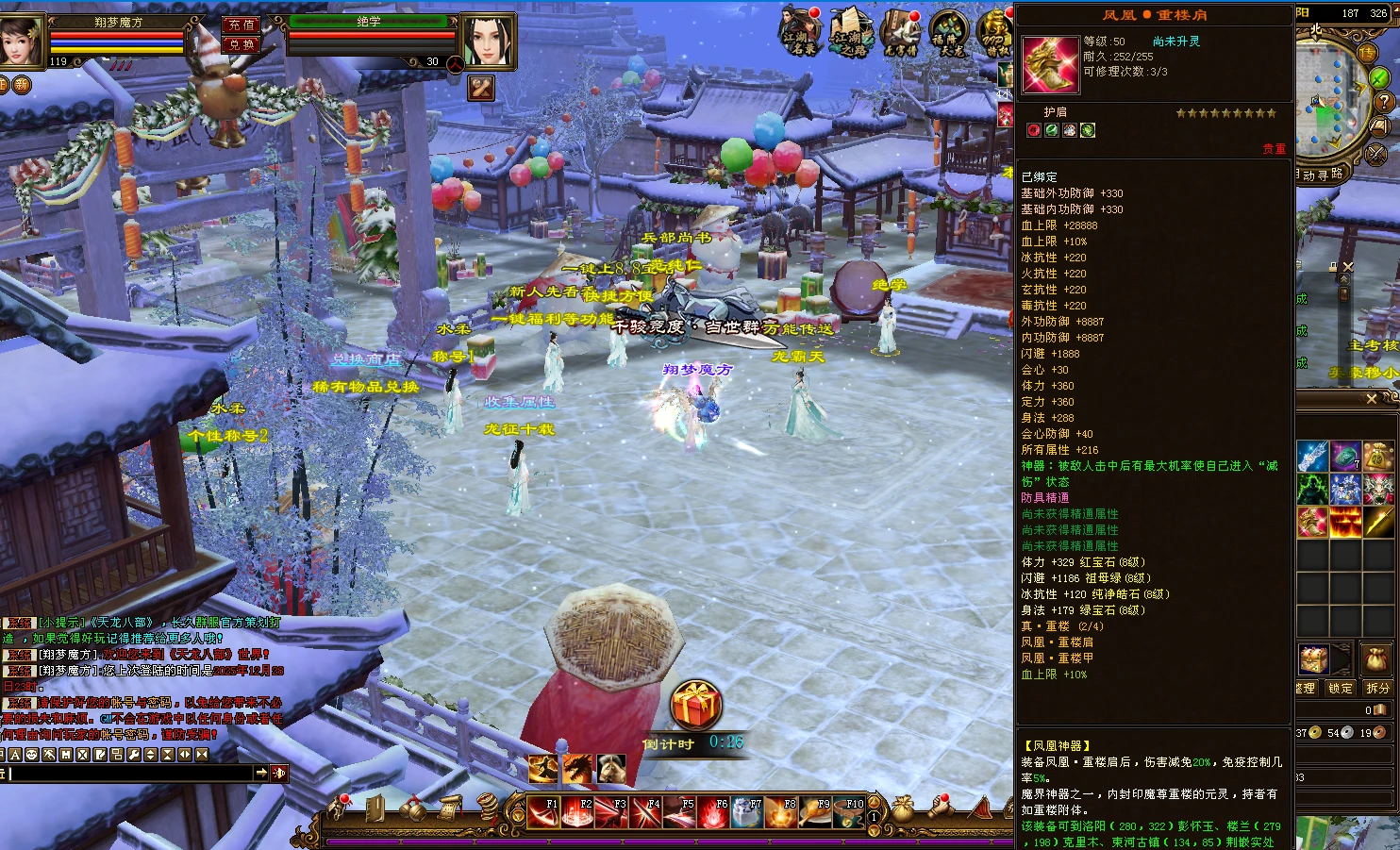Image resolution: width=1400 pixels, height=850 pixels.
Task: Click the 充值 recharge button
Action: pos(241,25)
